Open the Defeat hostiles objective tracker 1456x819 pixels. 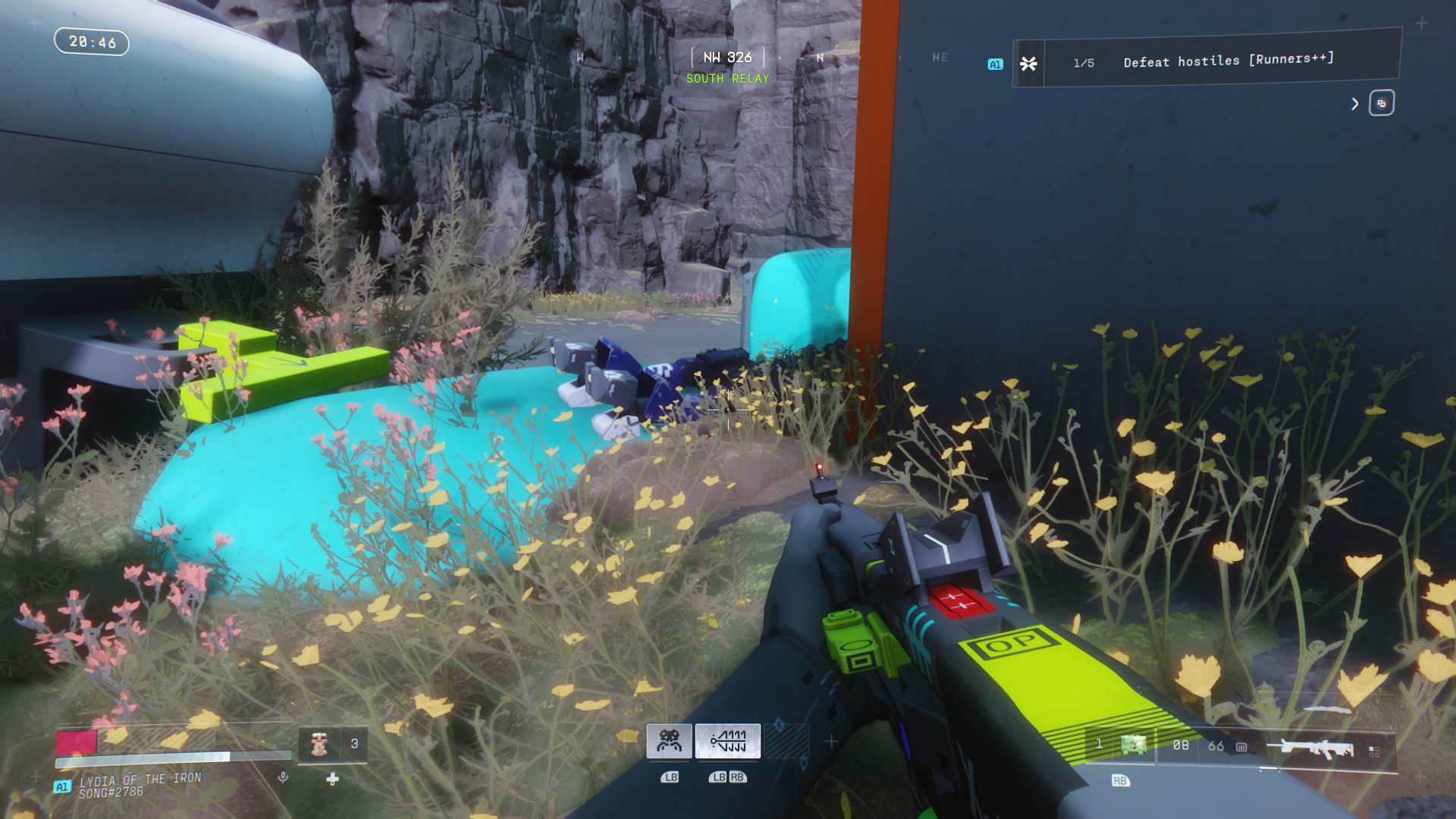(x=1206, y=62)
